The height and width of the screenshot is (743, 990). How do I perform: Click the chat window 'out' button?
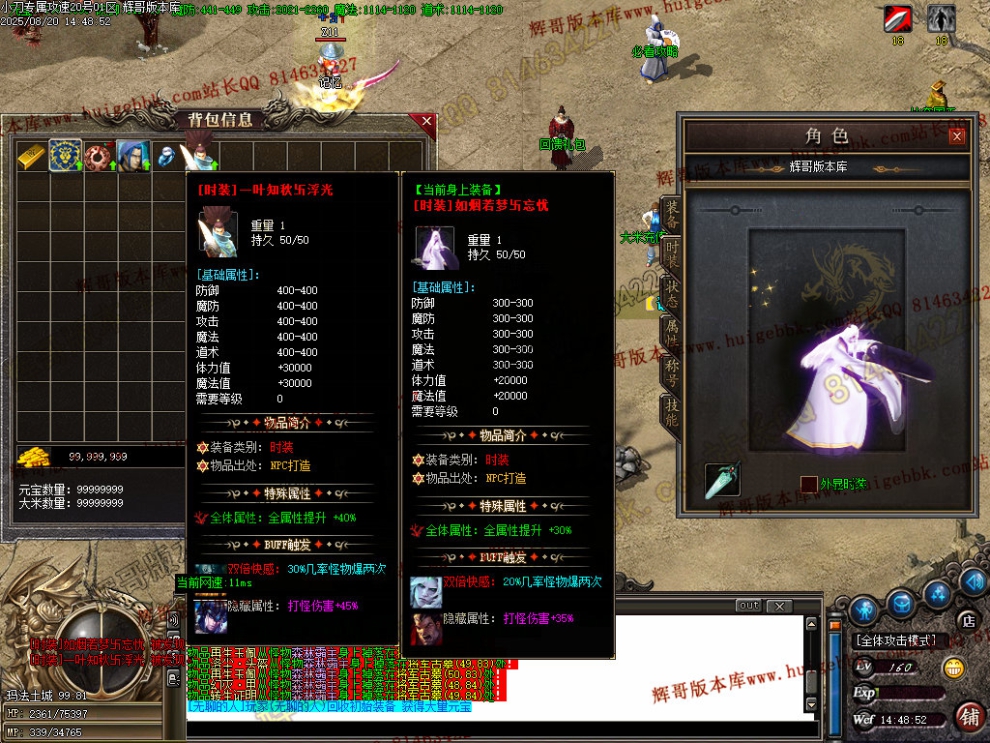click(x=748, y=606)
